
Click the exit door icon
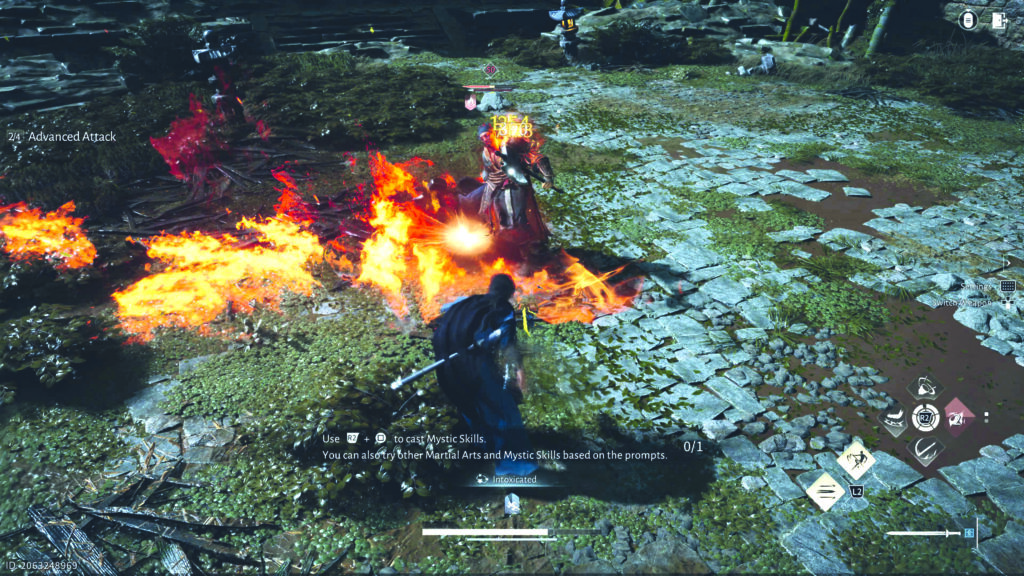(997, 20)
